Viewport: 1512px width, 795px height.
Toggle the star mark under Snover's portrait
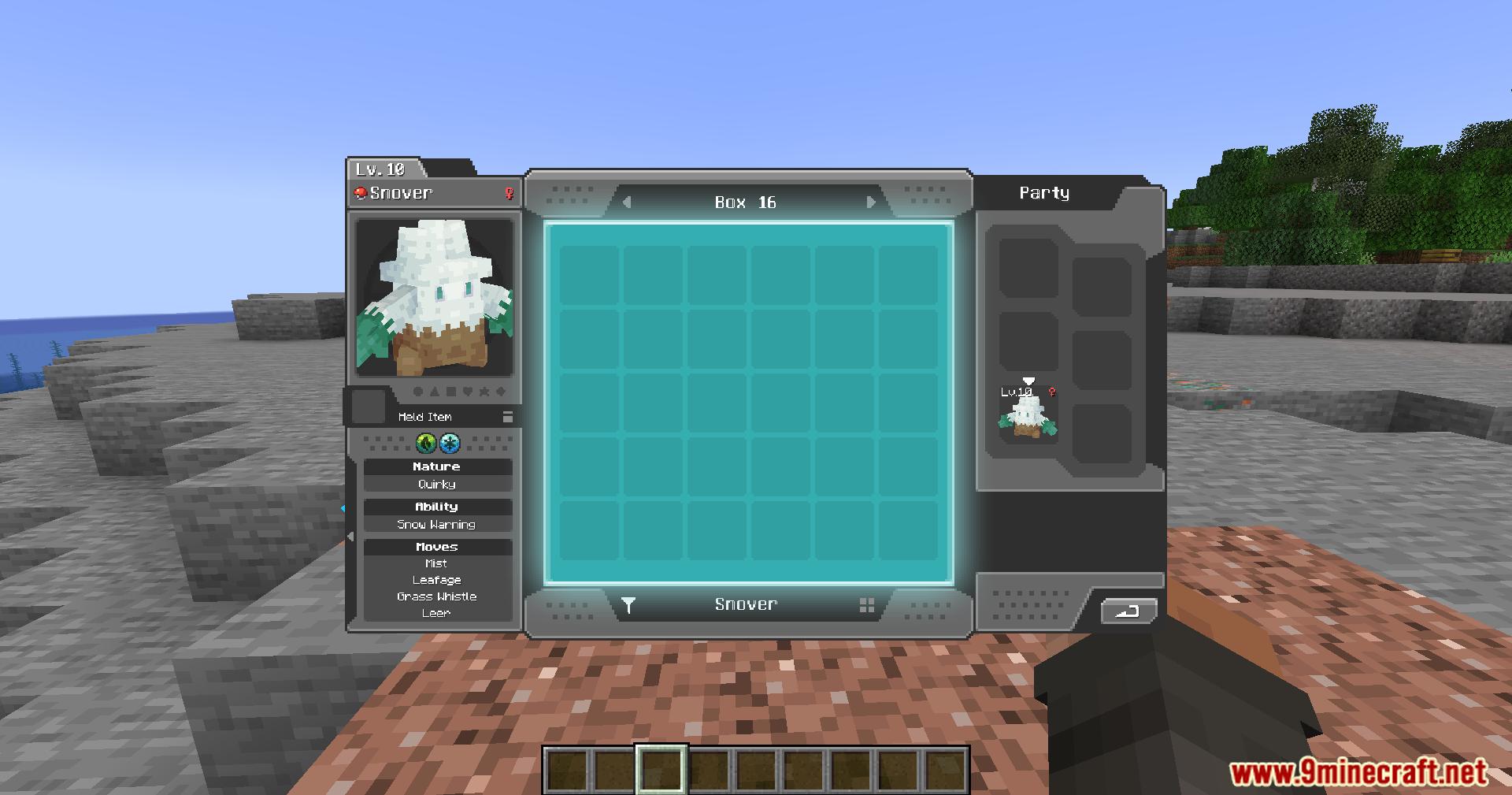coord(484,391)
